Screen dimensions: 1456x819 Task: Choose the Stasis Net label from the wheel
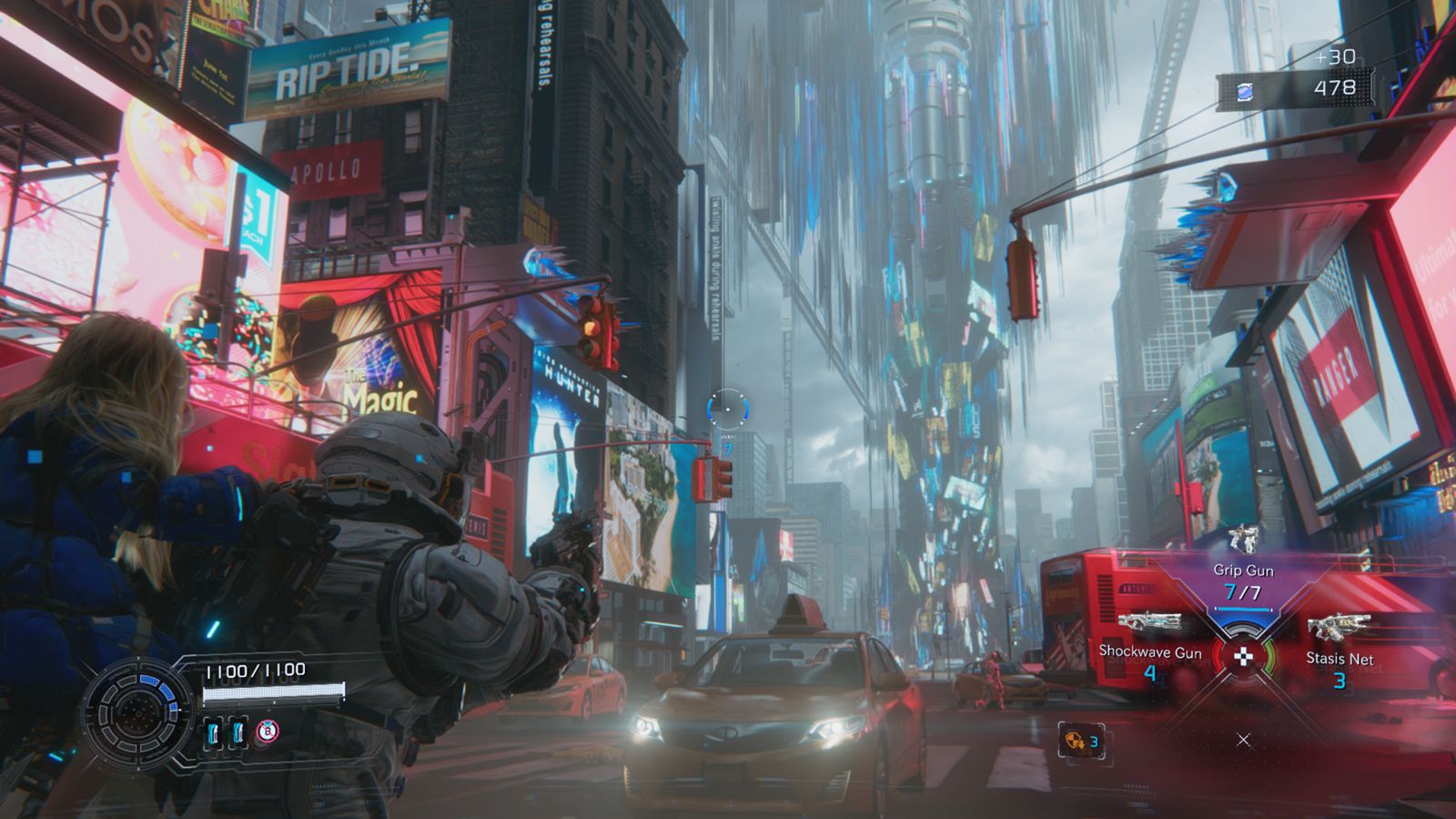(x=1340, y=658)
